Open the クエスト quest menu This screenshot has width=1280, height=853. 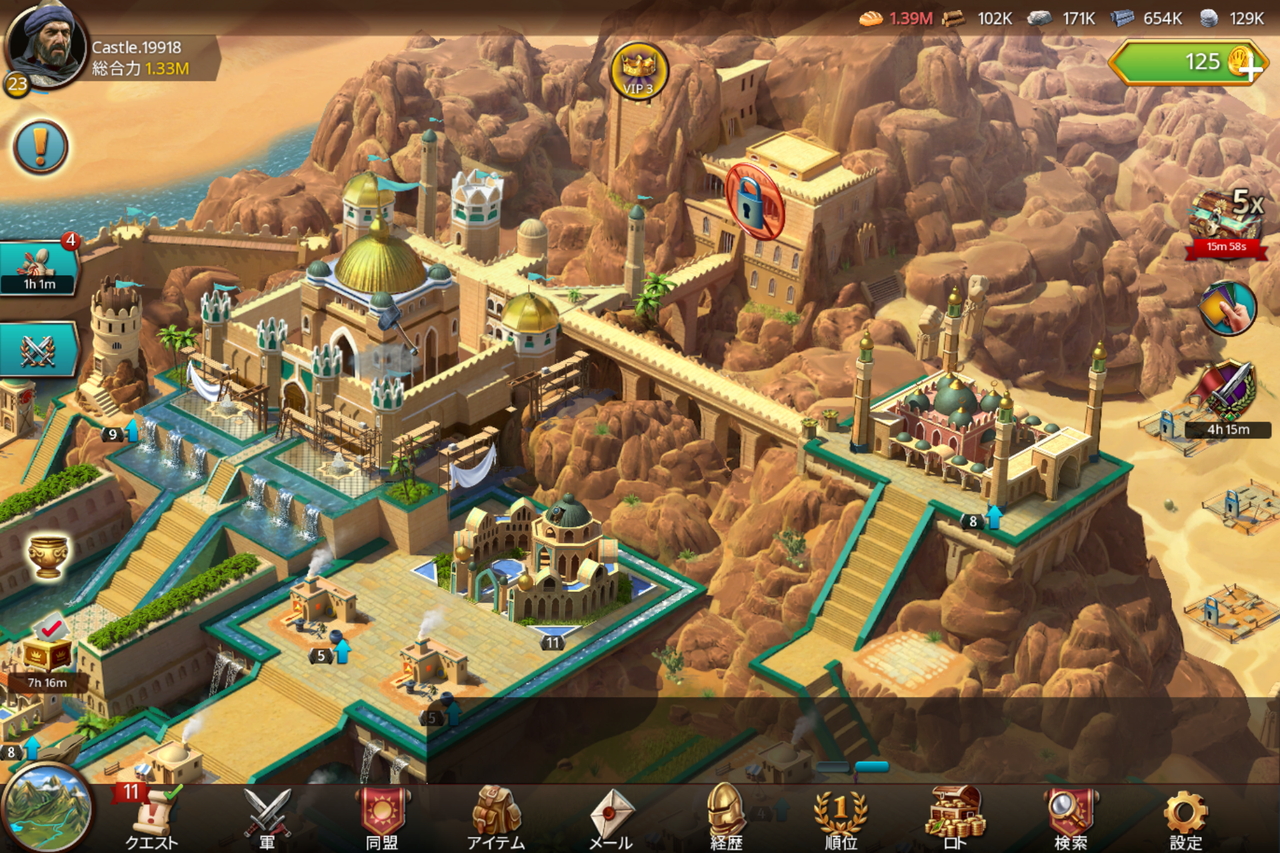click(x=151, y=816)
